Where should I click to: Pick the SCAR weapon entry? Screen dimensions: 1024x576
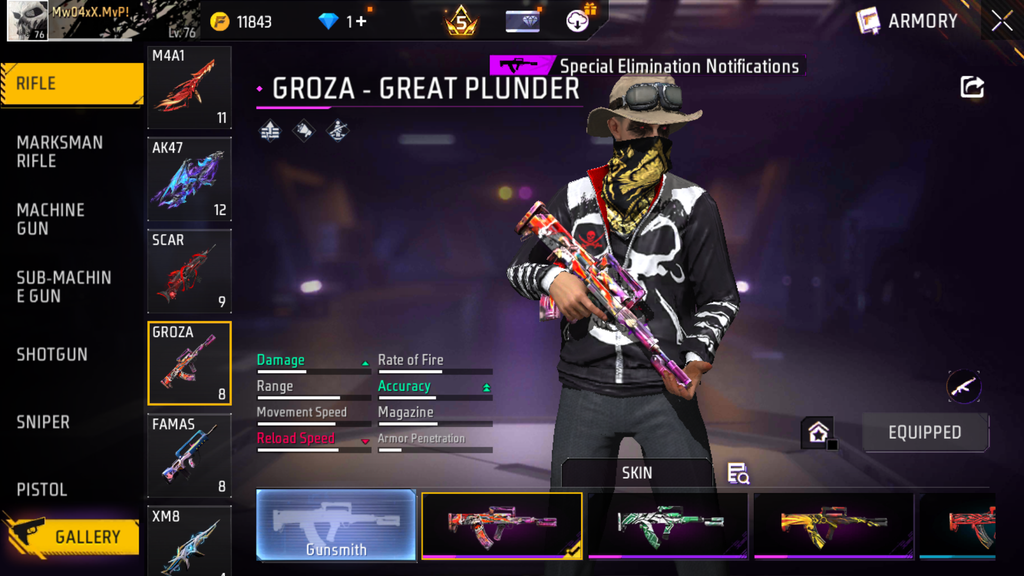tap(189, 271)
